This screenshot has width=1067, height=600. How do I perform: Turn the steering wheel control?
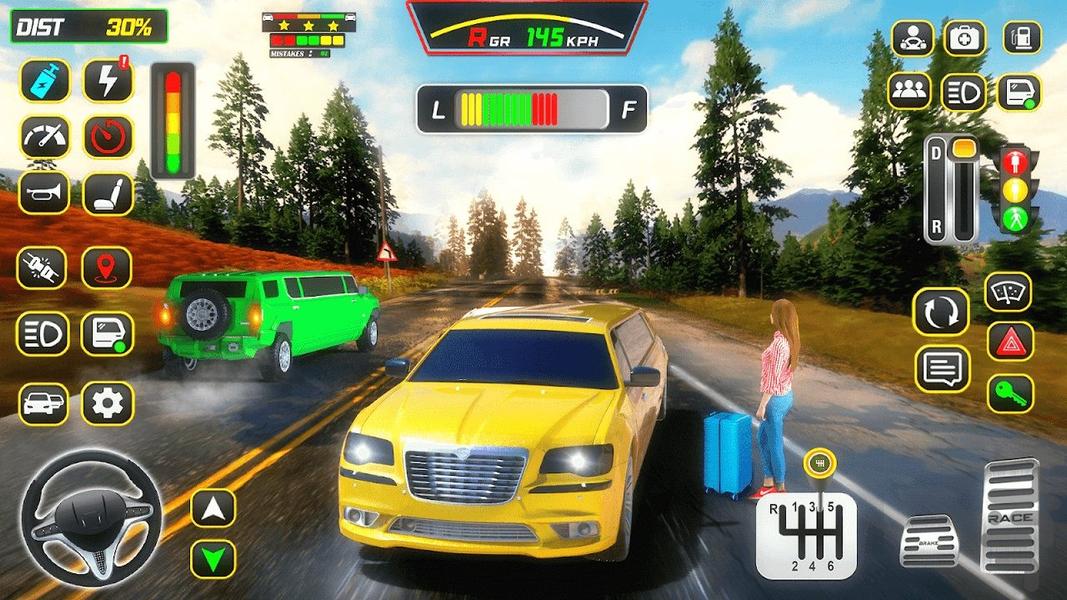coord(91,516)
